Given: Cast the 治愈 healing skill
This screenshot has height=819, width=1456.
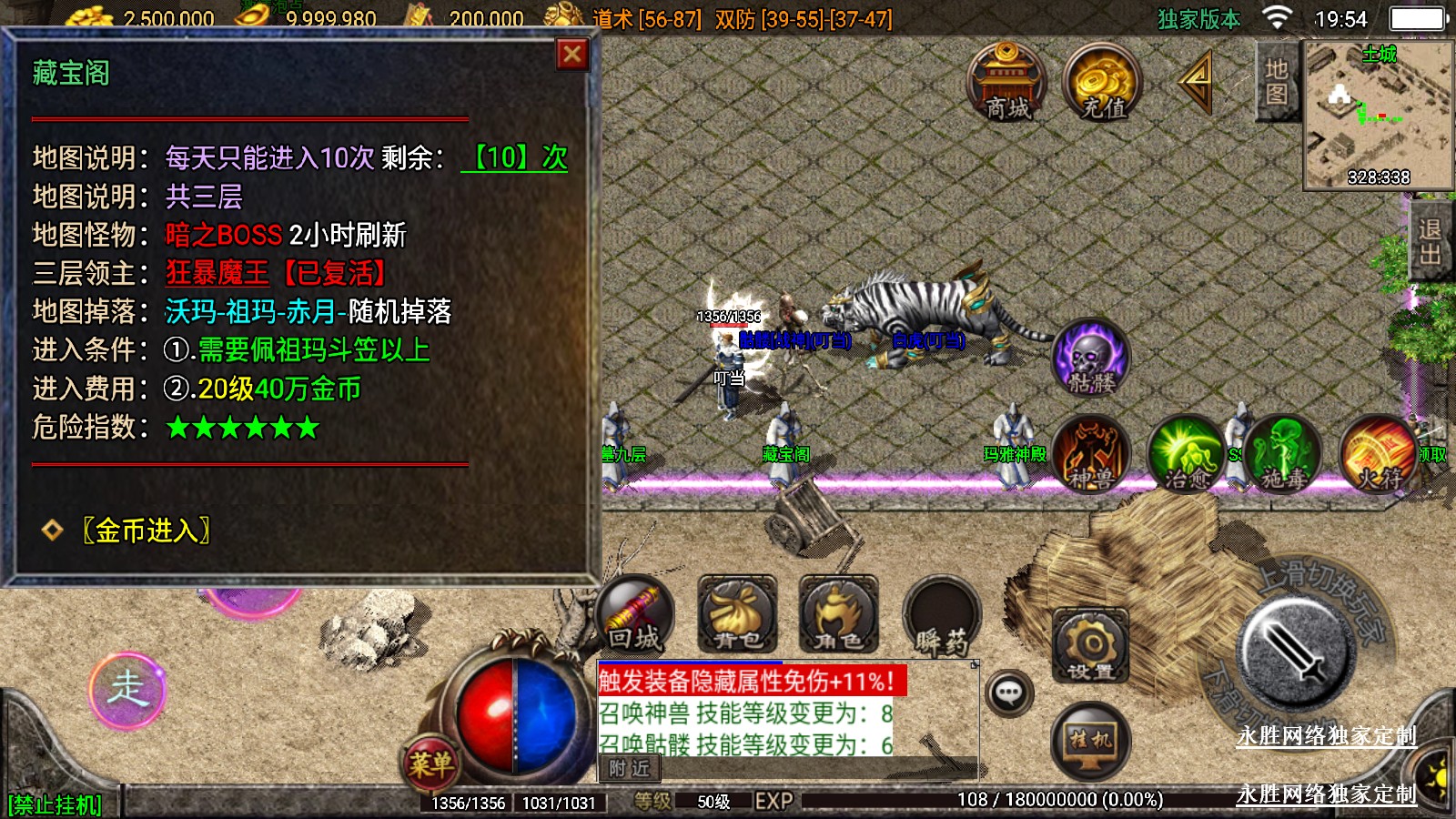Looking at the screenshot, I should [x=1187, y=454].
